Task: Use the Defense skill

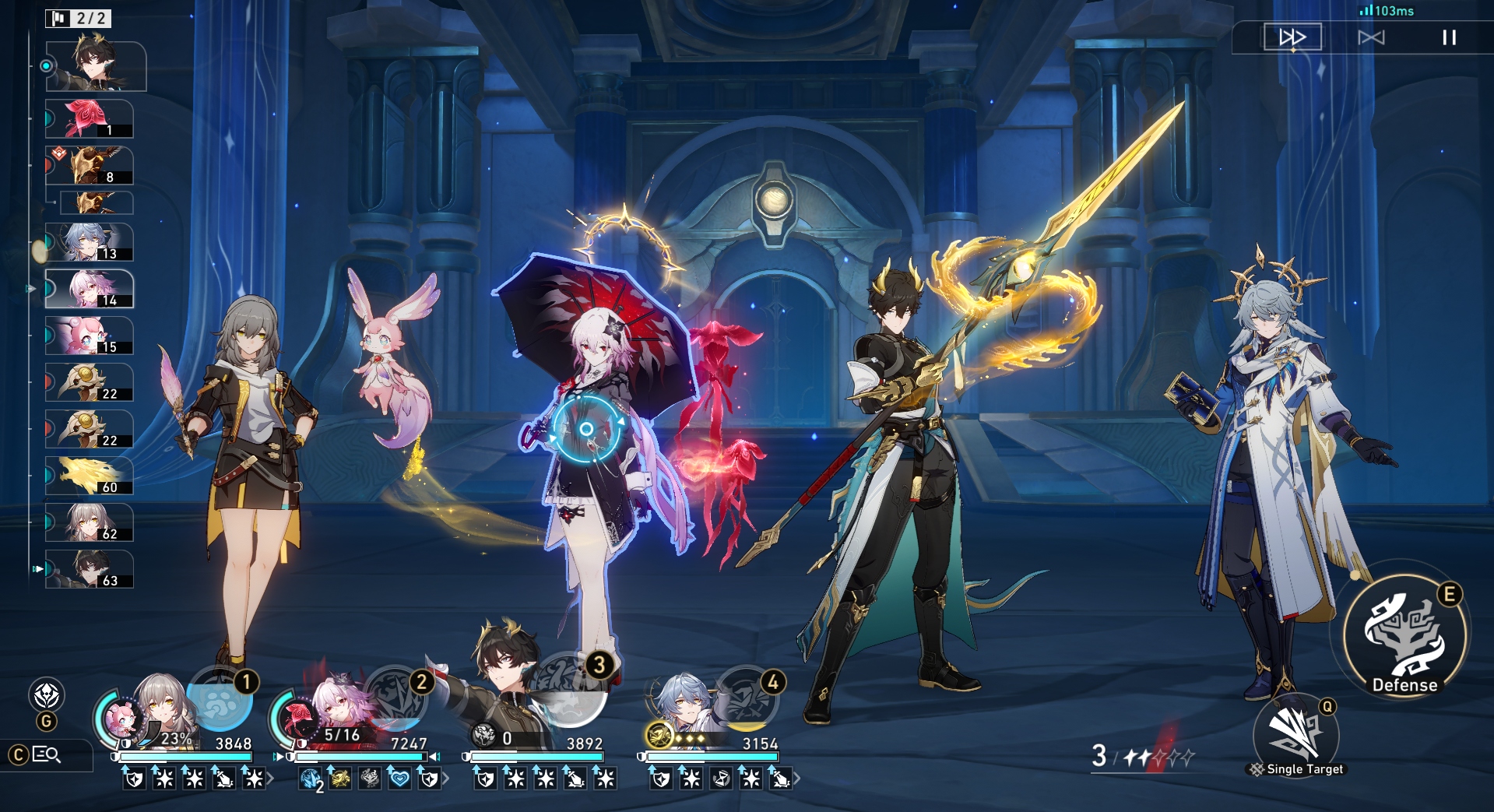Action: click(1404, 636)
